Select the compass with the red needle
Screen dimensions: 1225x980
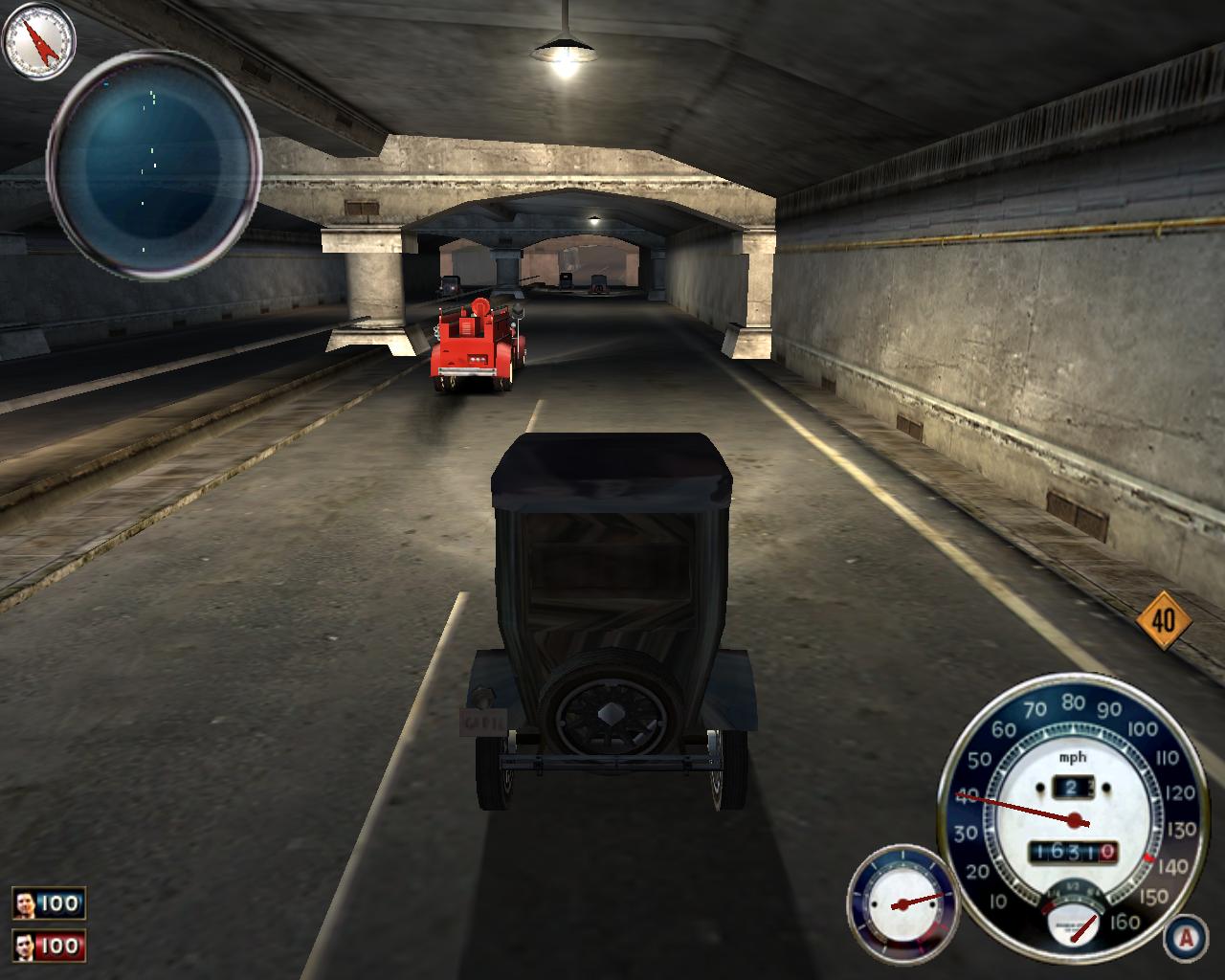tap(39, 41)
